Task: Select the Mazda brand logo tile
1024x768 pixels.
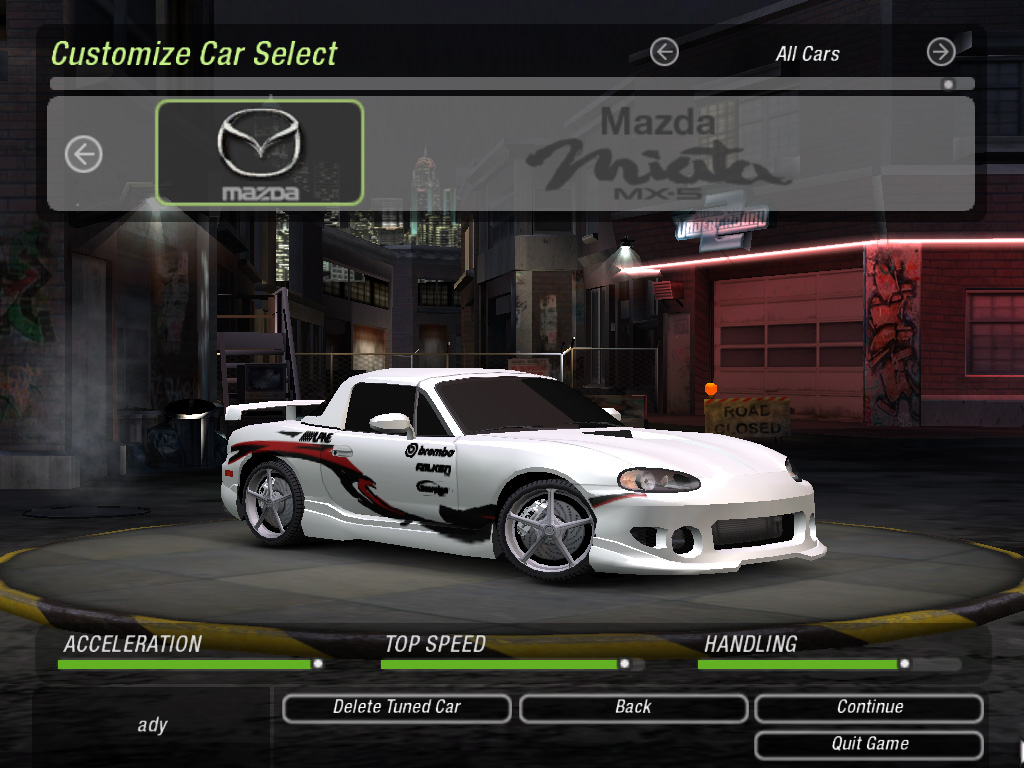Action: pyautogui.click(x=260, y=153)
